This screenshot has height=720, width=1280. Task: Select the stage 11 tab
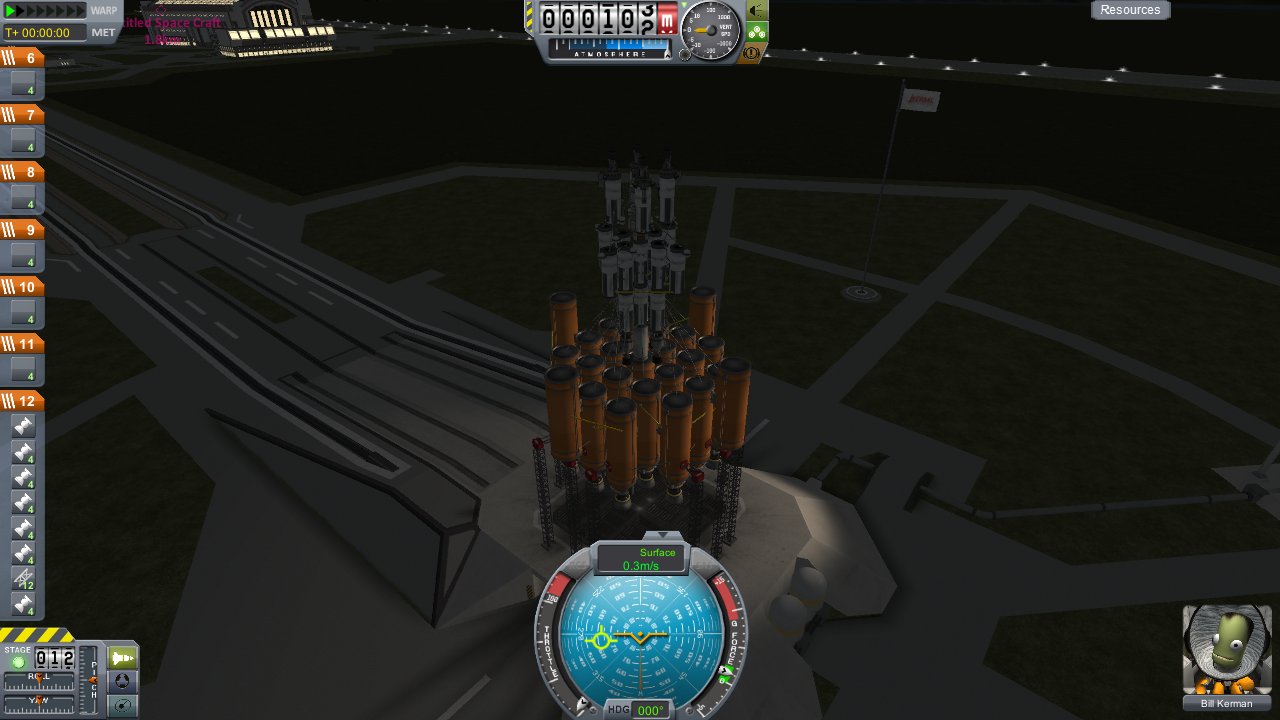point(22,344)
